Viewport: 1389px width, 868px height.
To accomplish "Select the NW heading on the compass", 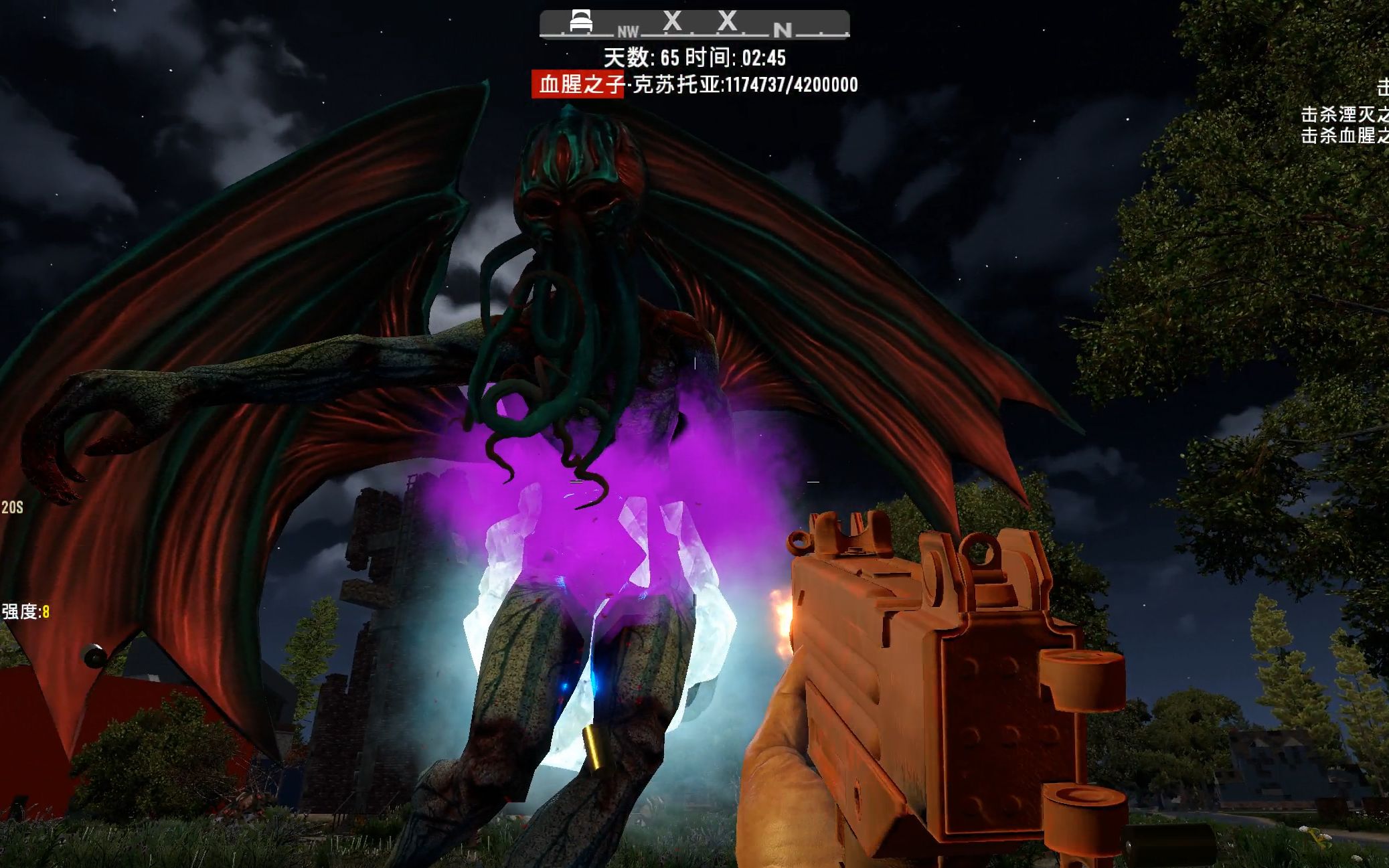I will pos(628,31).
